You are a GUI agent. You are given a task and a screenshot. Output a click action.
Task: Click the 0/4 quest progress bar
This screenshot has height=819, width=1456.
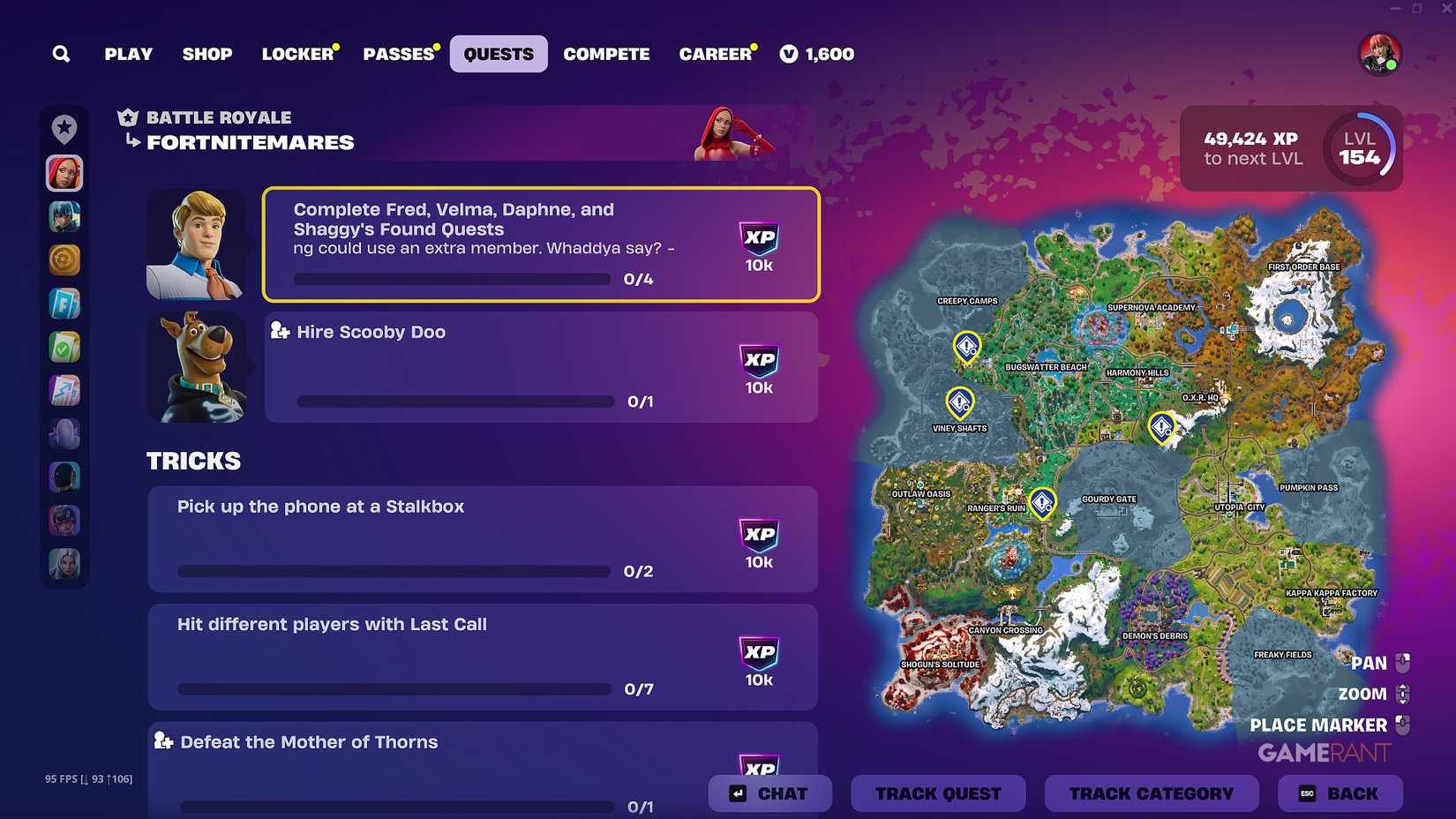pyautogui.click(x=451, y=278)
